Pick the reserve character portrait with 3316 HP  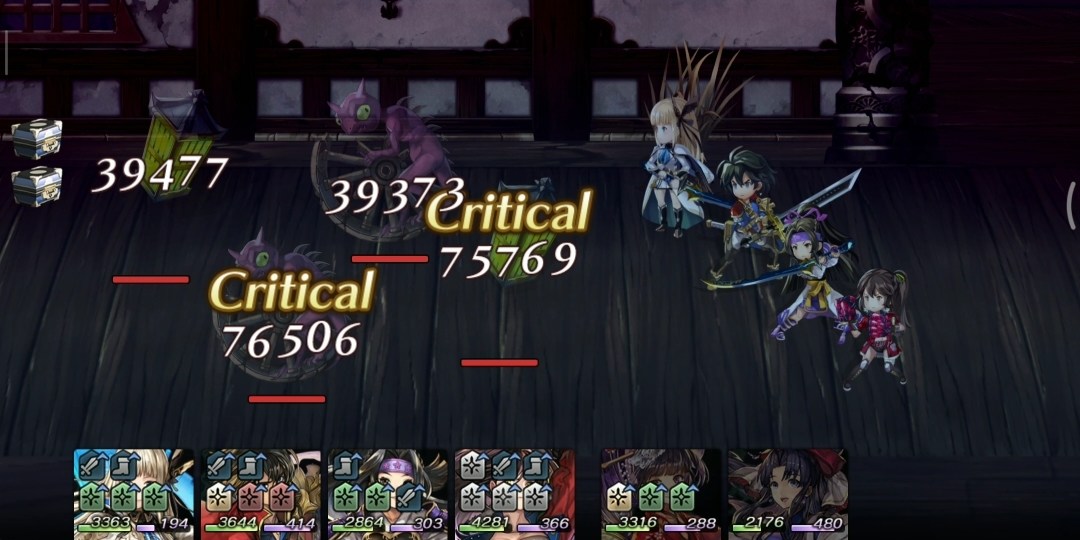click(661, 492)
